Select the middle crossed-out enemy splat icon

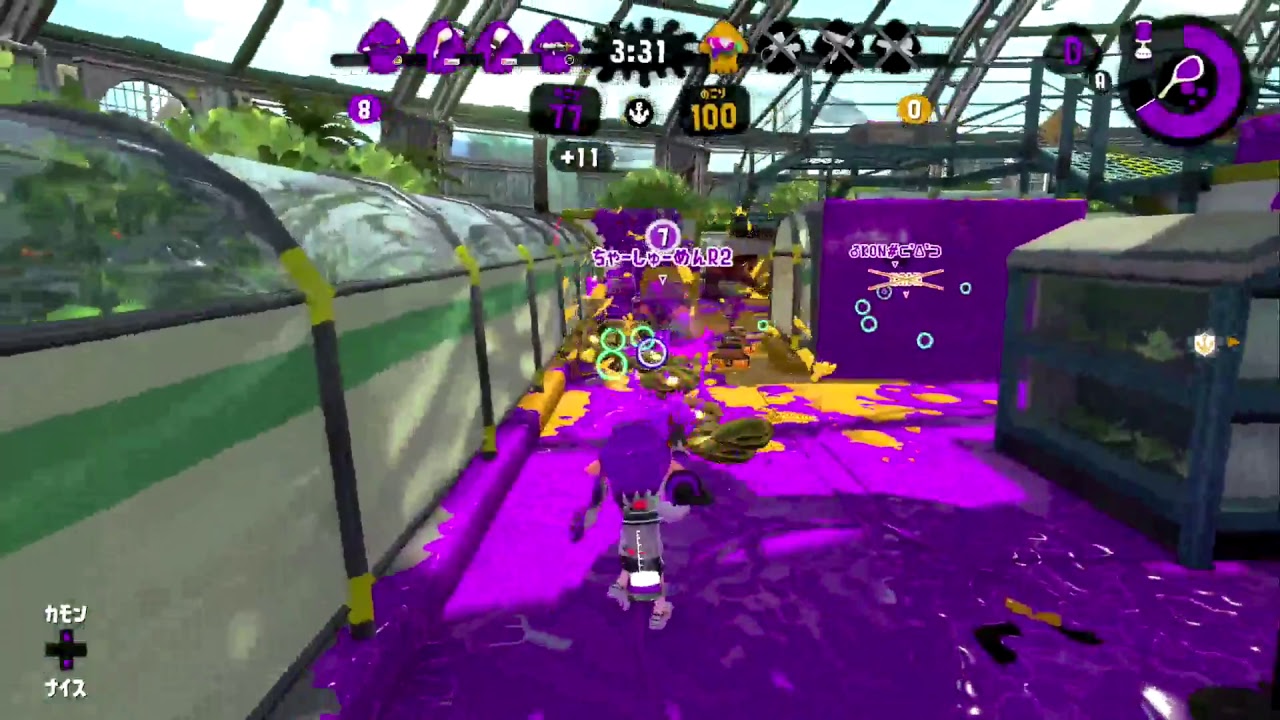838,48
